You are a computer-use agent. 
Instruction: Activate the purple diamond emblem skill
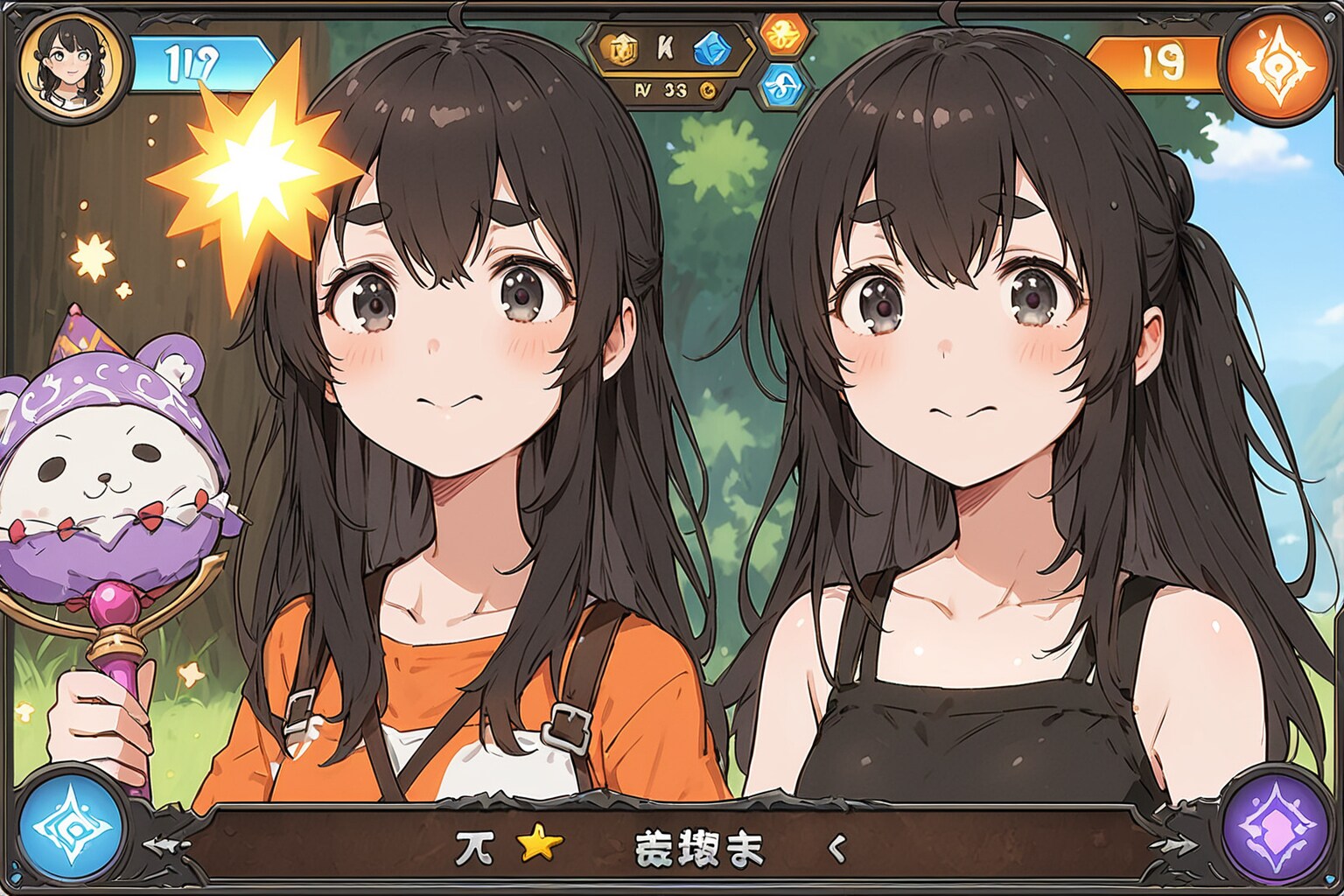(x=1274, y=824)
